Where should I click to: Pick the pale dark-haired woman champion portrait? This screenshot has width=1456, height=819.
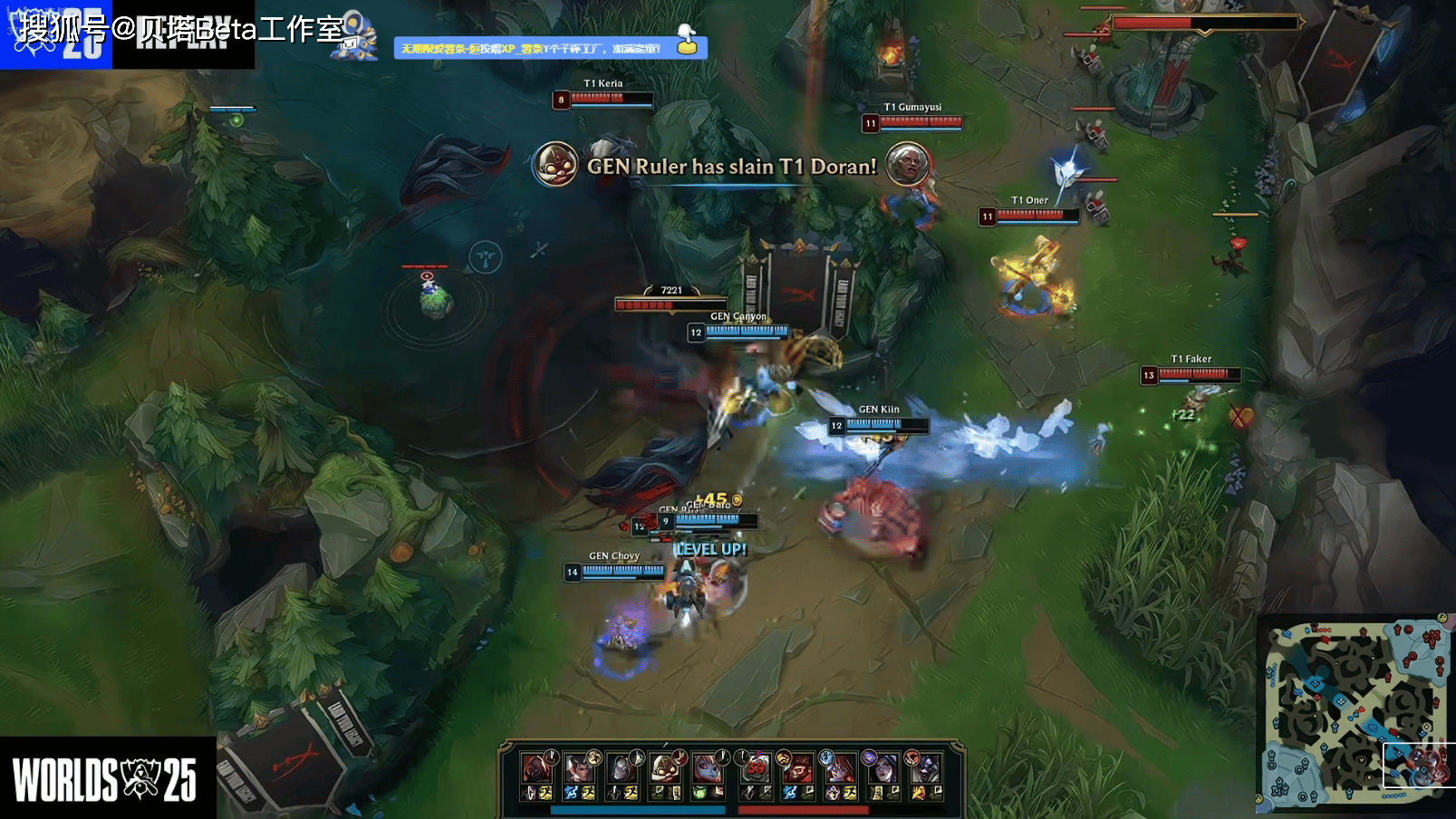click(882, 768)
